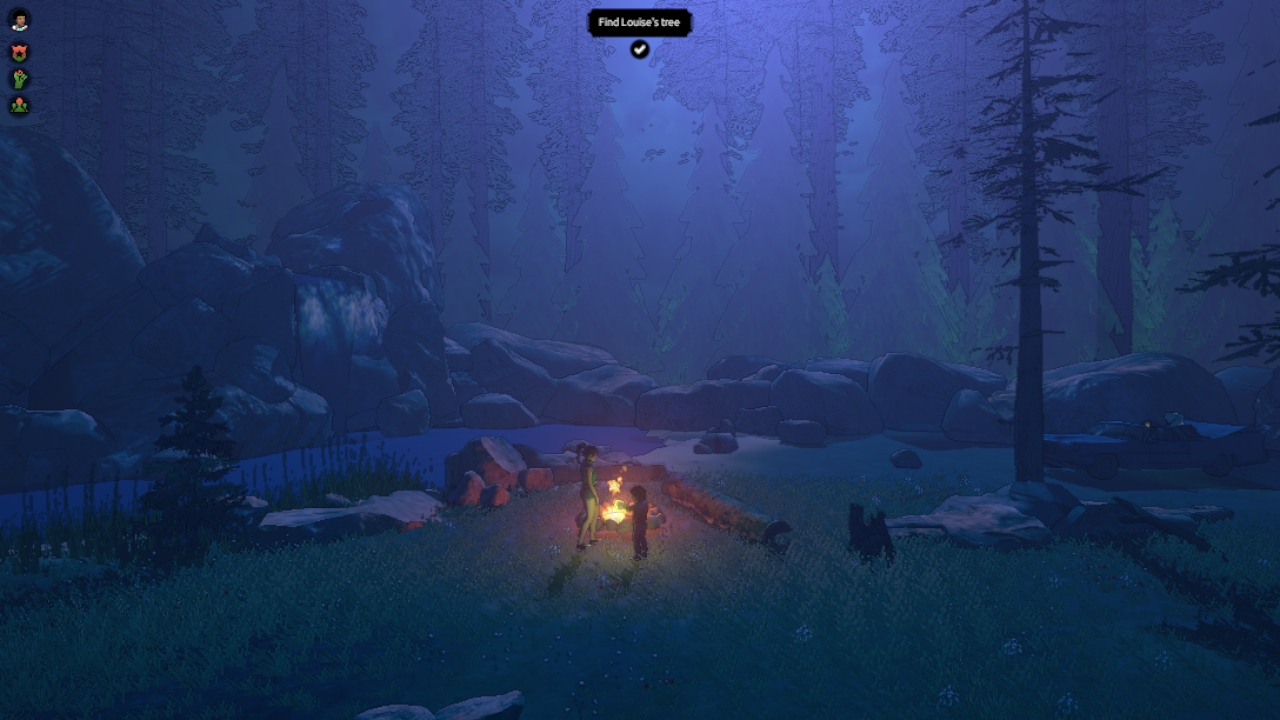Open the Find Louise's tree quest banner

[x=640, y=23]
